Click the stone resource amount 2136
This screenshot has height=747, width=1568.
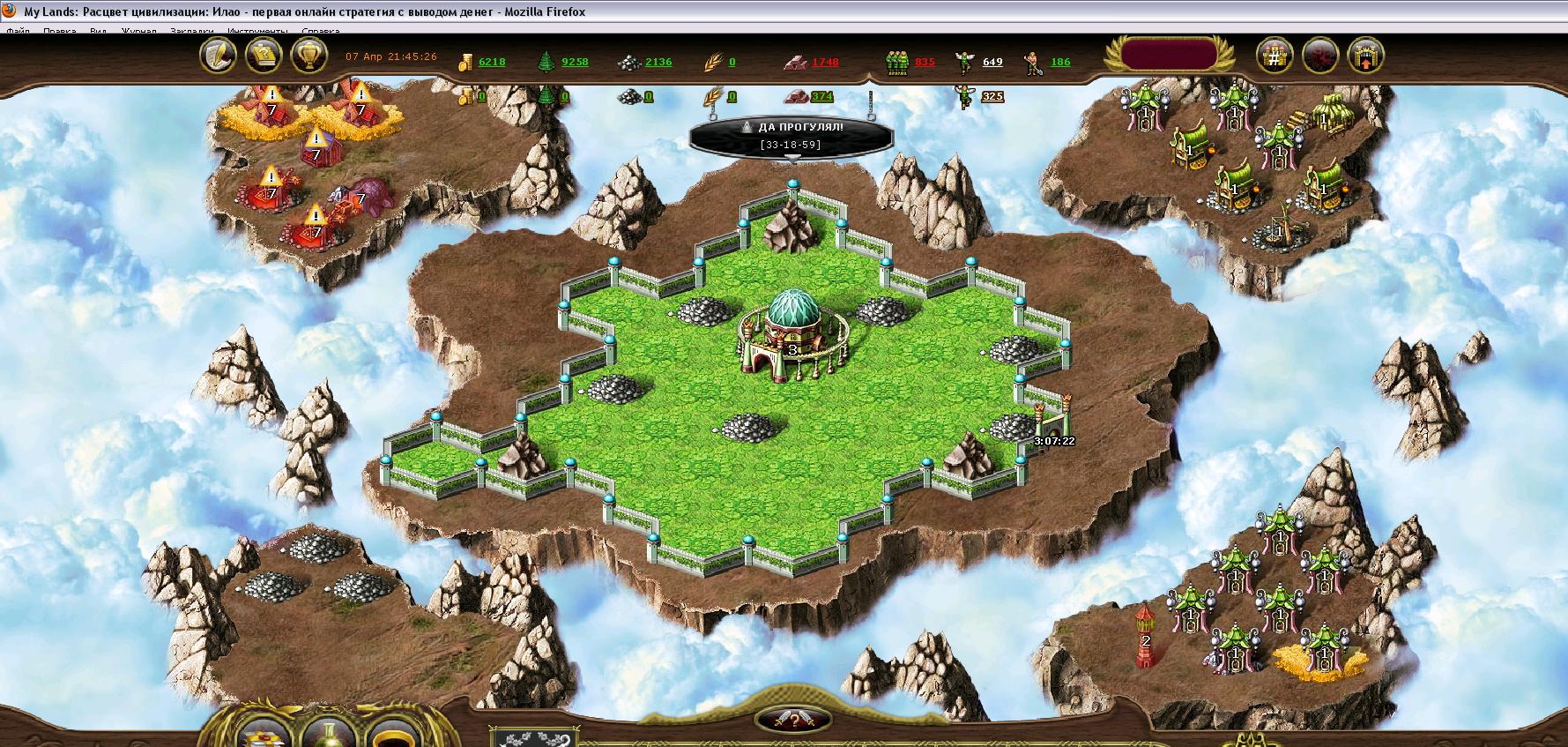(658, 62)
